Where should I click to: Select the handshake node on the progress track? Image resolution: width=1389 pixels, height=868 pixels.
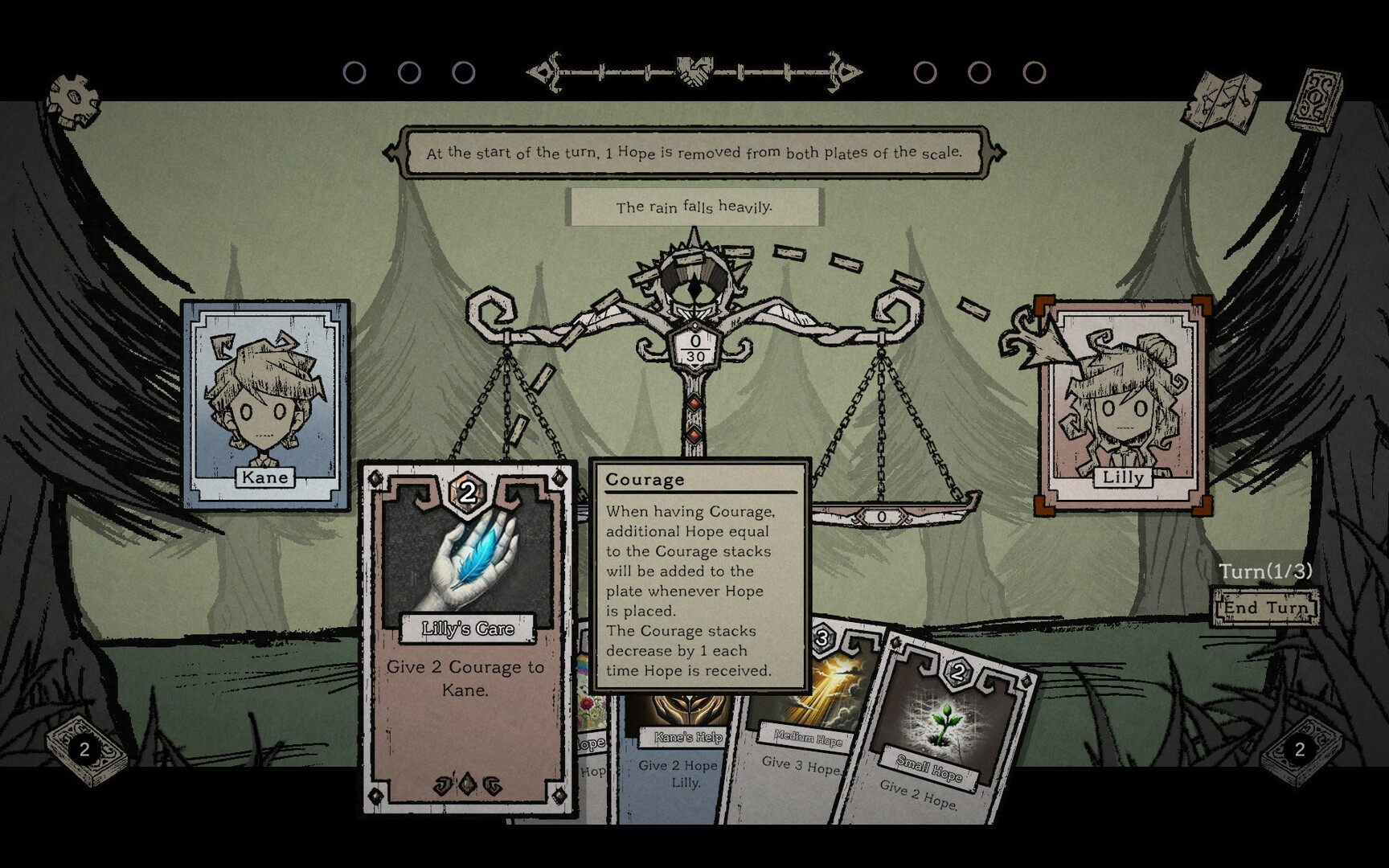click(693, 71)
